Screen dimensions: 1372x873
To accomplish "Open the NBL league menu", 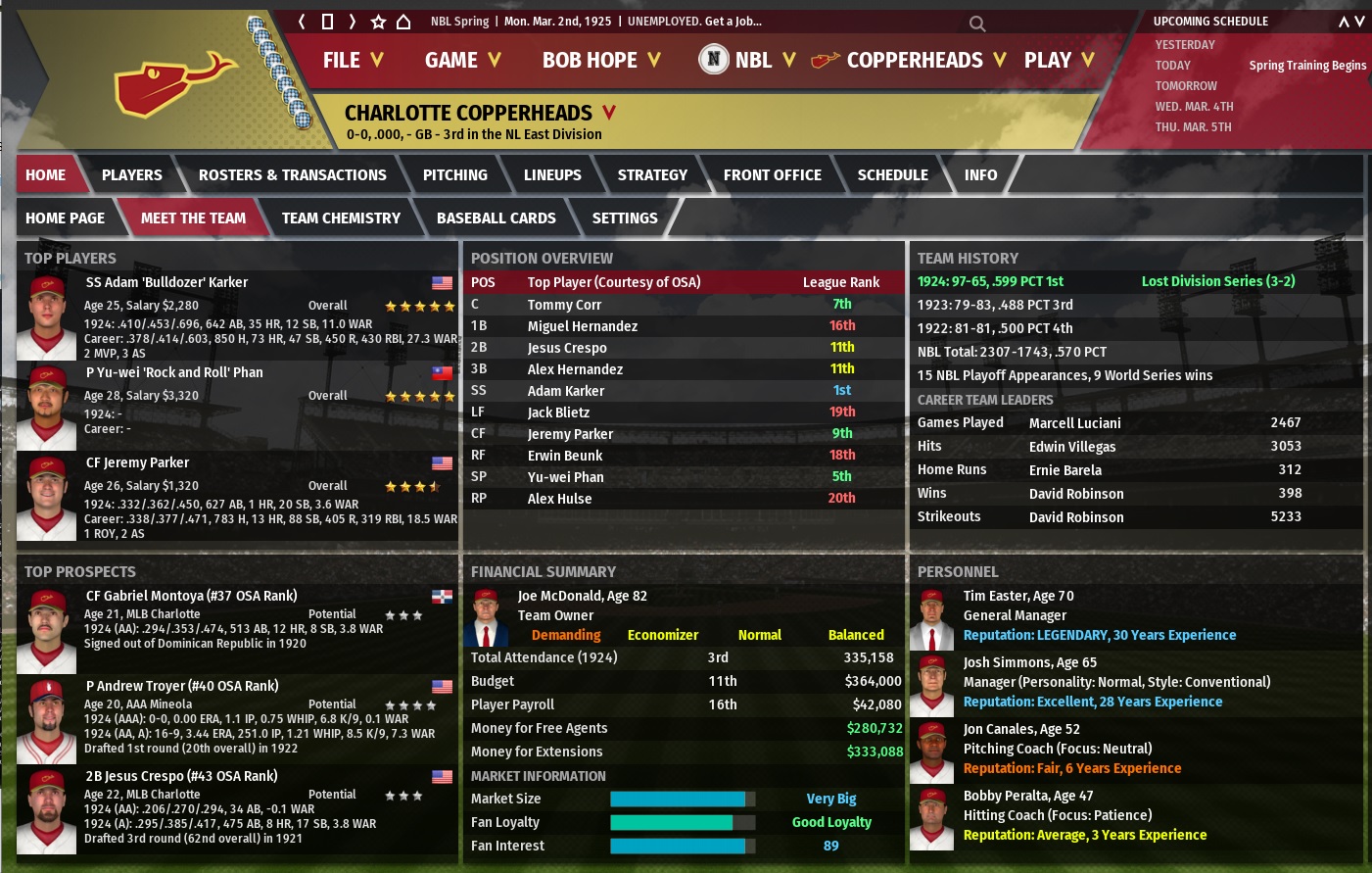I will pyautogui.click(x=747, y=60).
